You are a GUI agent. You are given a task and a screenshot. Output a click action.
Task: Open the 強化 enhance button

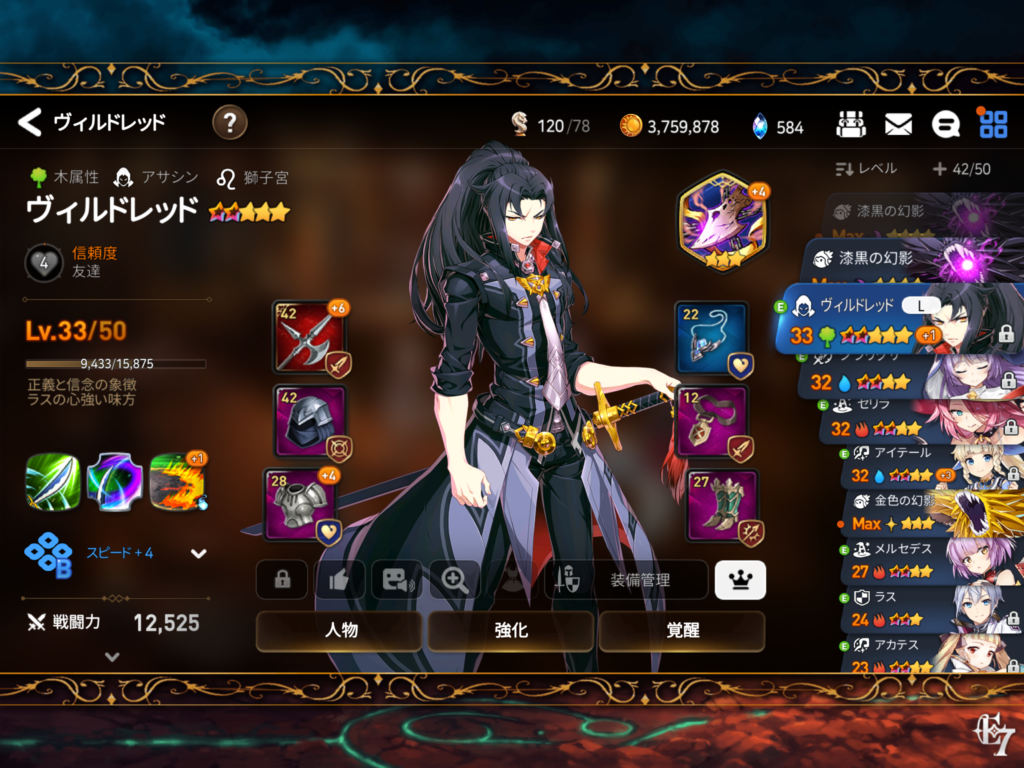point(511,631)
